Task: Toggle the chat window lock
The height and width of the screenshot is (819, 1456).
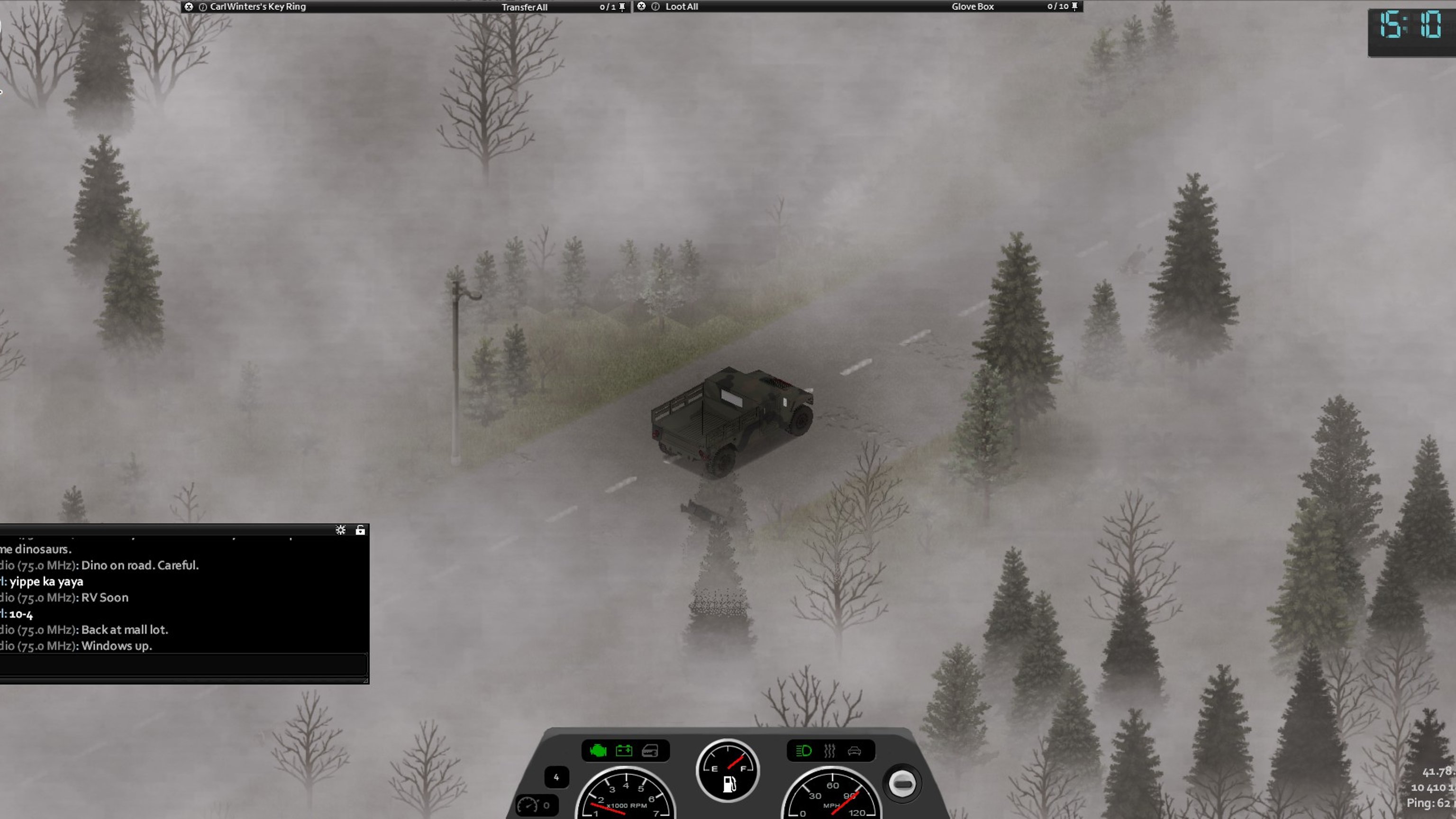Action: (360, 529)
